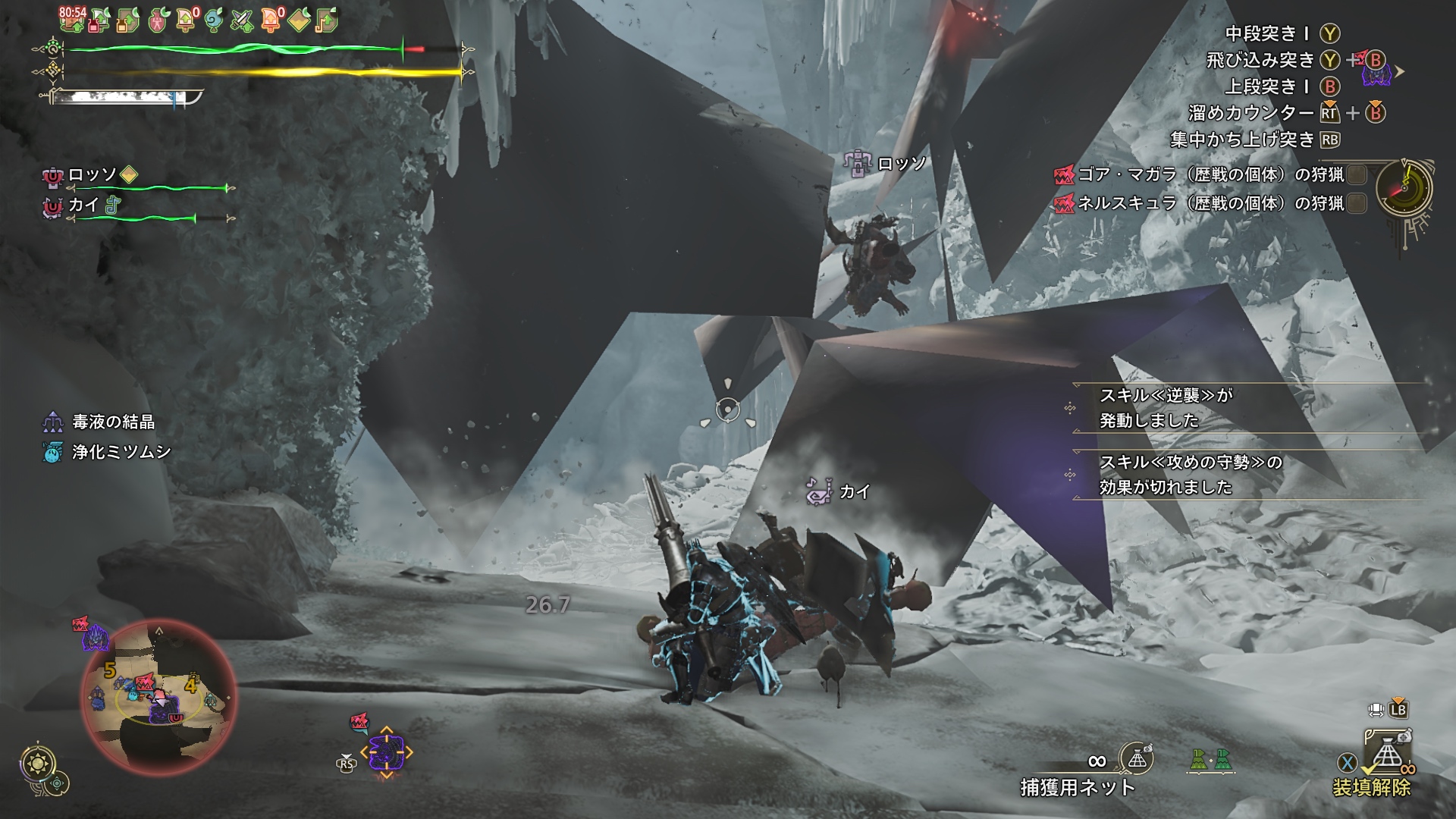Screen dimensions: 1456x819
Task: Click the quest clock dial
Action: (1404, 190)
